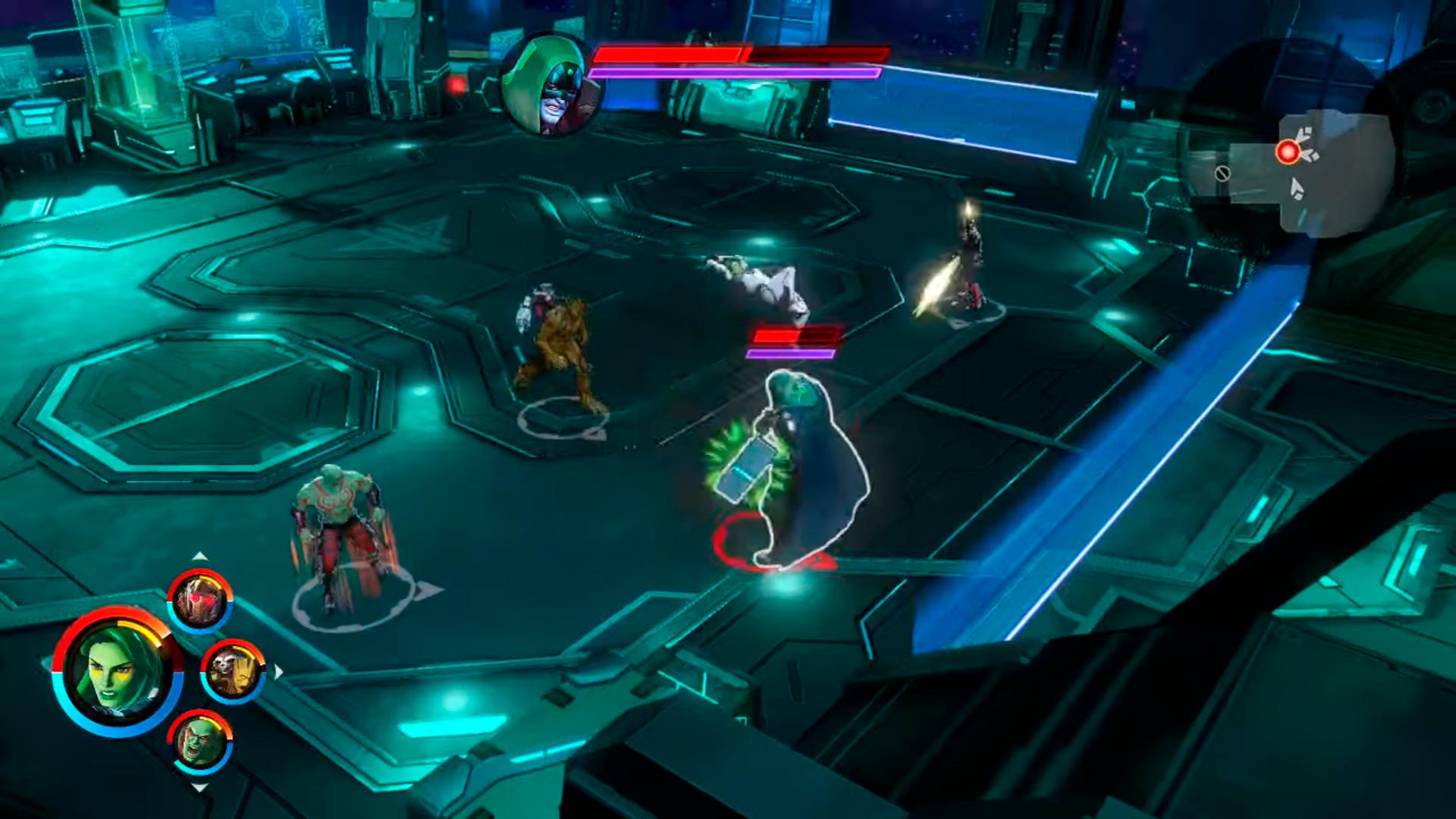
Task: Collapse the party roster with the down arrow
Action: pos(199,789)
